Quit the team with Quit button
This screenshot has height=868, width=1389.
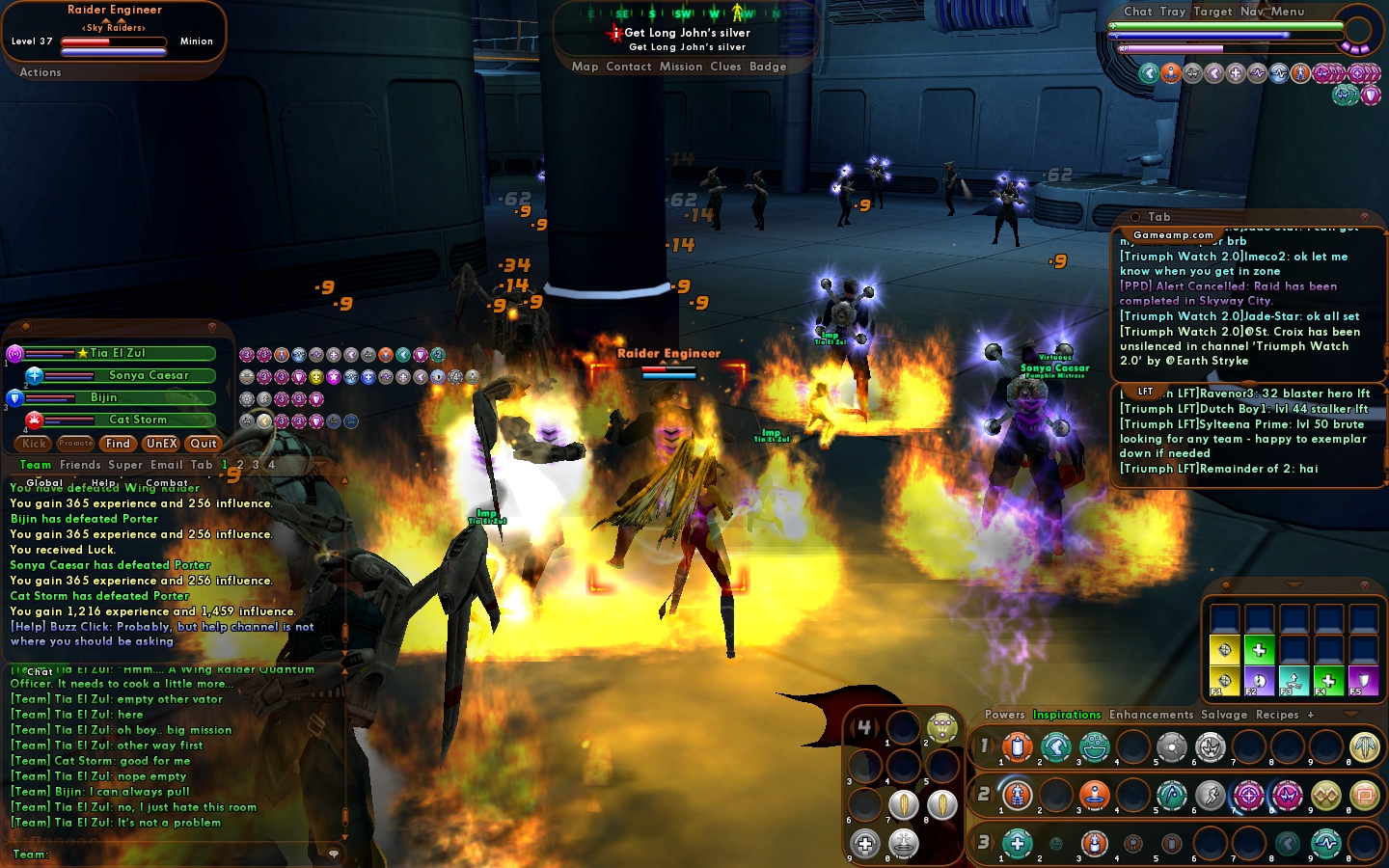click(x=204, y=444)
